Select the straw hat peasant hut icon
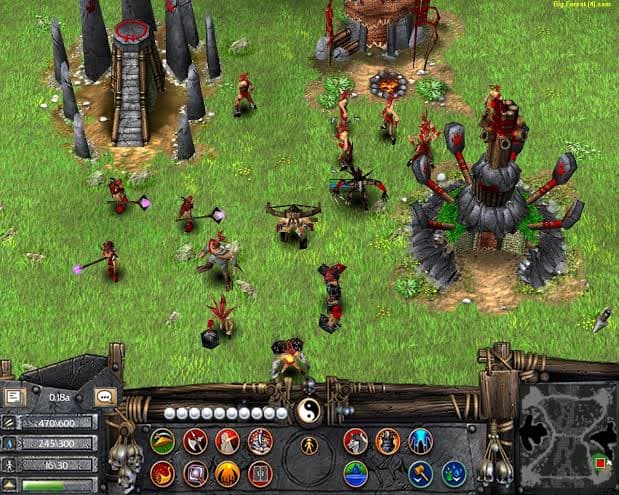 [162, 440]
